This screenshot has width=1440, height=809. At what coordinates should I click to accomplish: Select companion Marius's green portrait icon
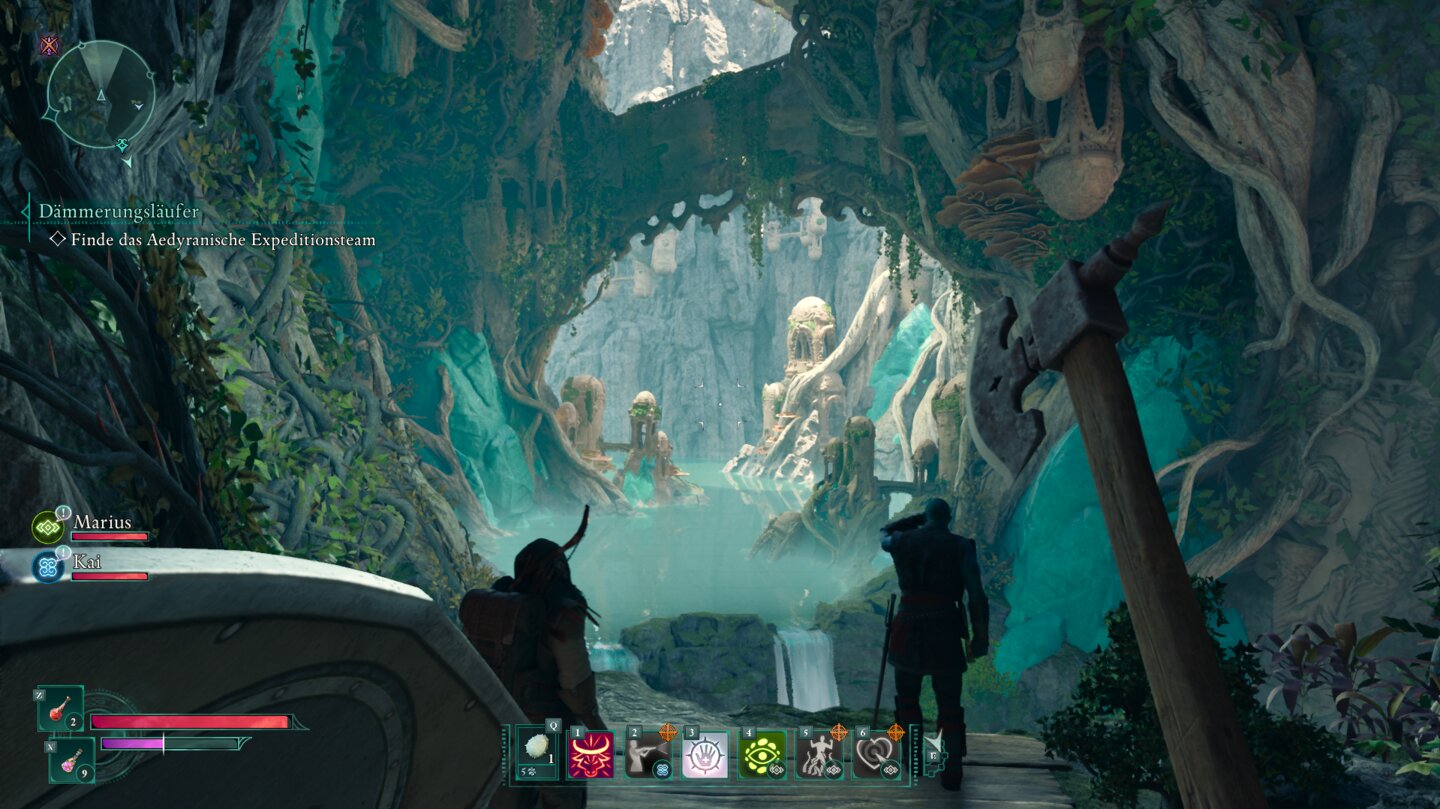(x=47, y=527)
